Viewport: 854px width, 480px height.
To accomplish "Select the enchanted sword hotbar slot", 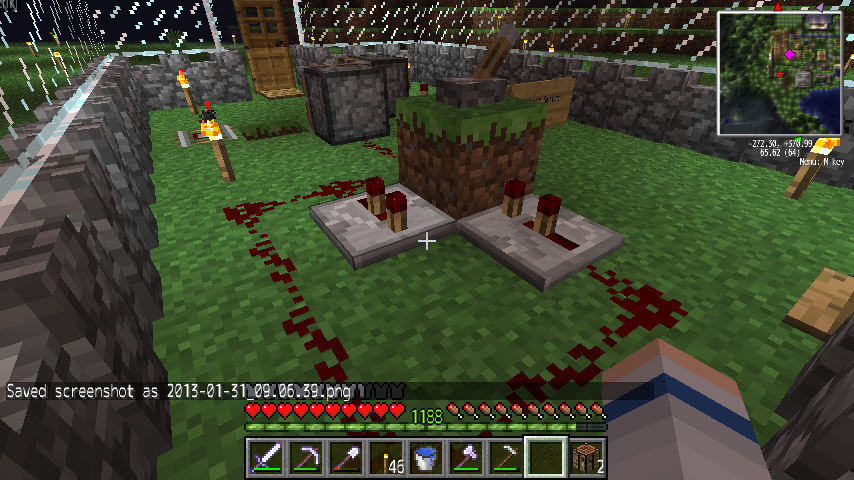I will click(266, 459).
